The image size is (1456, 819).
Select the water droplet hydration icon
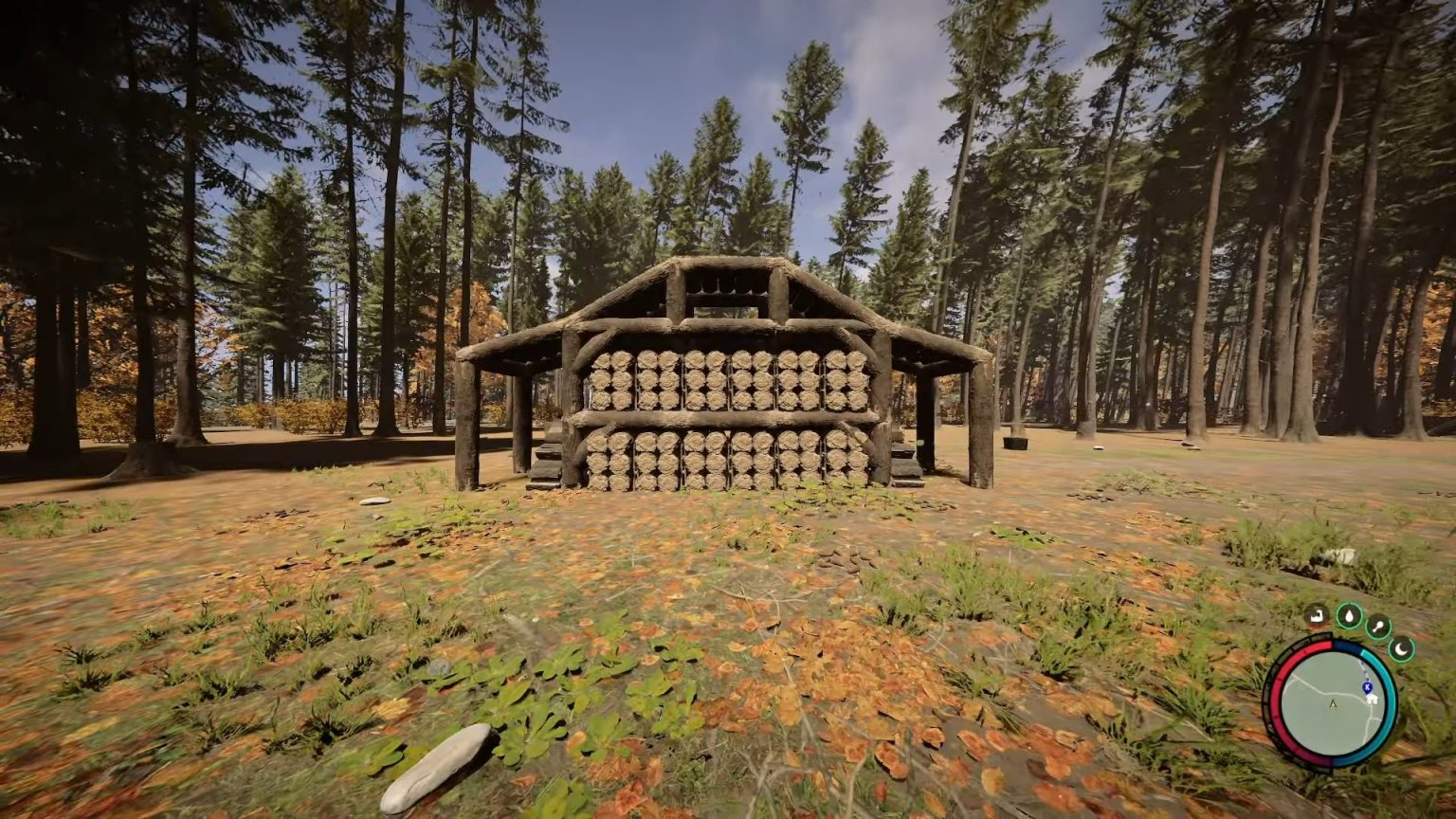coord(1350,616)
